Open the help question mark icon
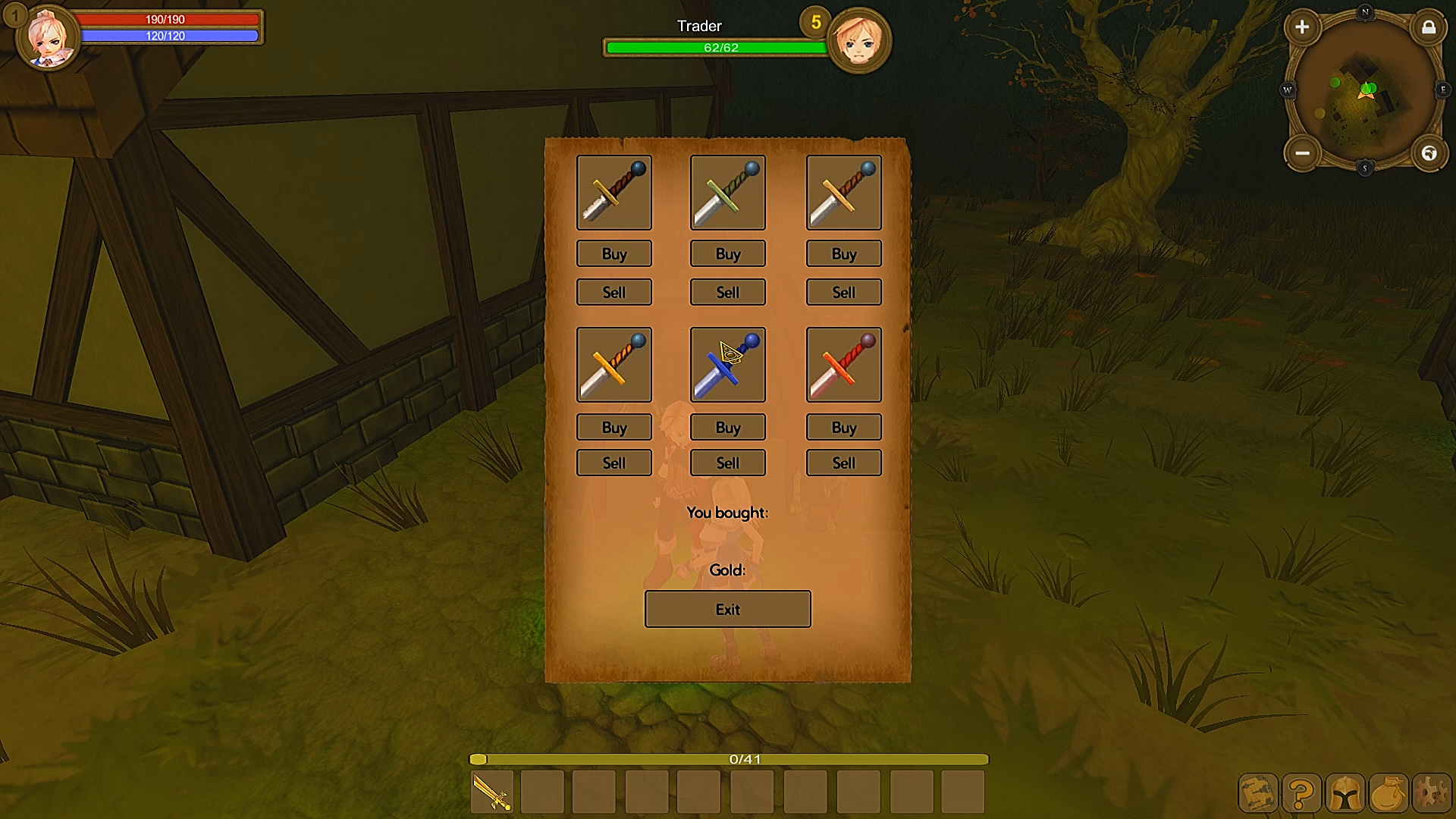Screen dimensions: 1456x819 click(x=1301, y=793)
